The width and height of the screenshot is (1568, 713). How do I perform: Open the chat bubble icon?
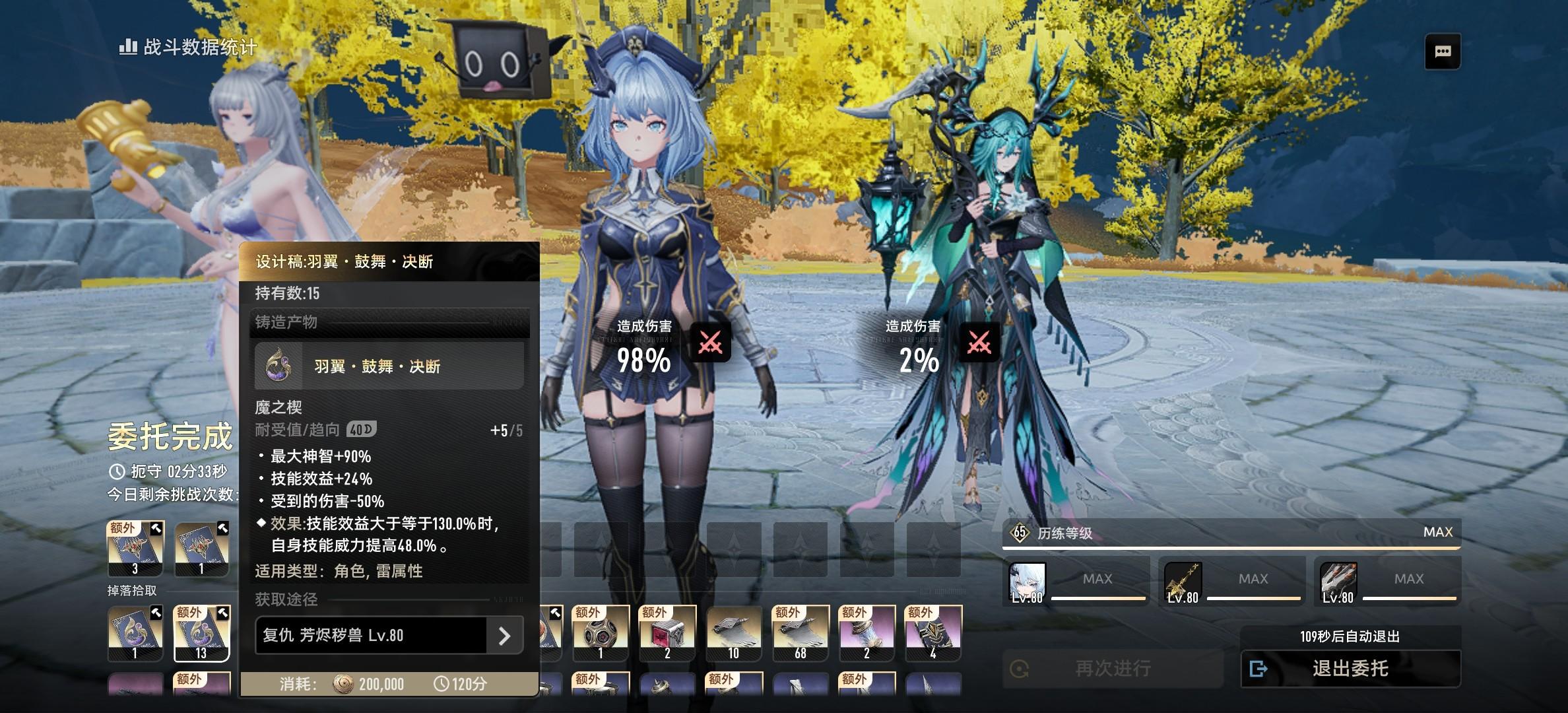pyautogui.click(x=1443, y=51)
